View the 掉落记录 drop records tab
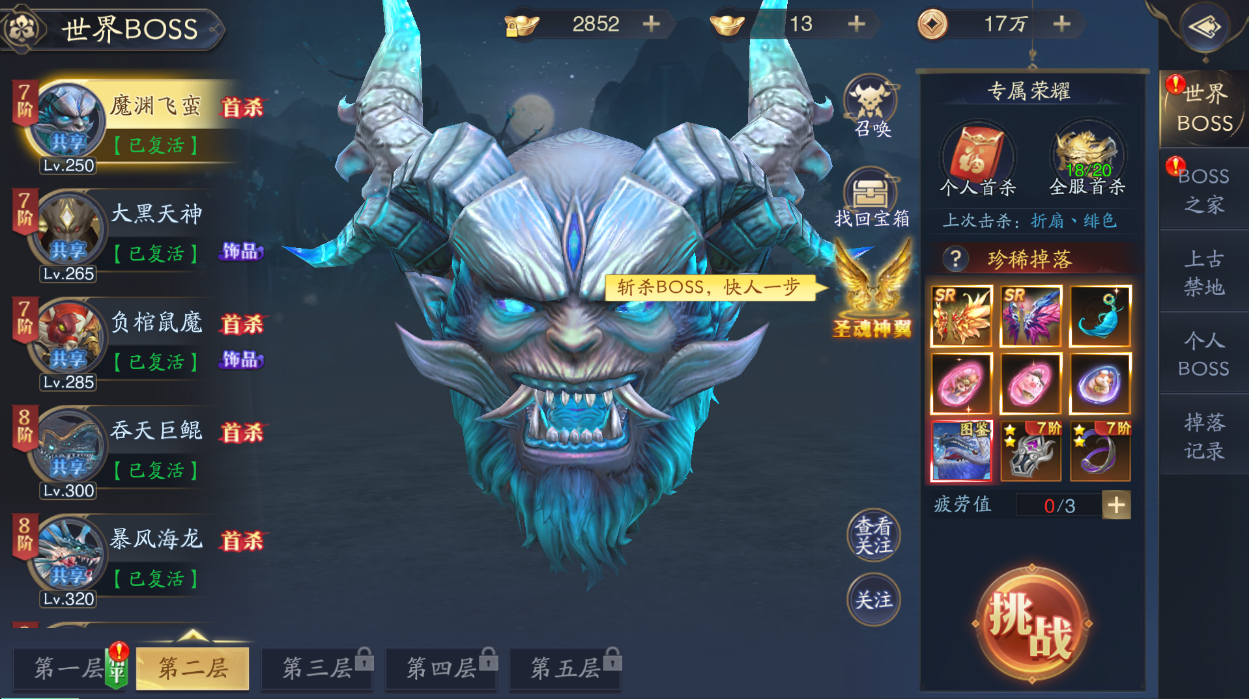This screenshot has height=699, width=1249. (1203, 436)
